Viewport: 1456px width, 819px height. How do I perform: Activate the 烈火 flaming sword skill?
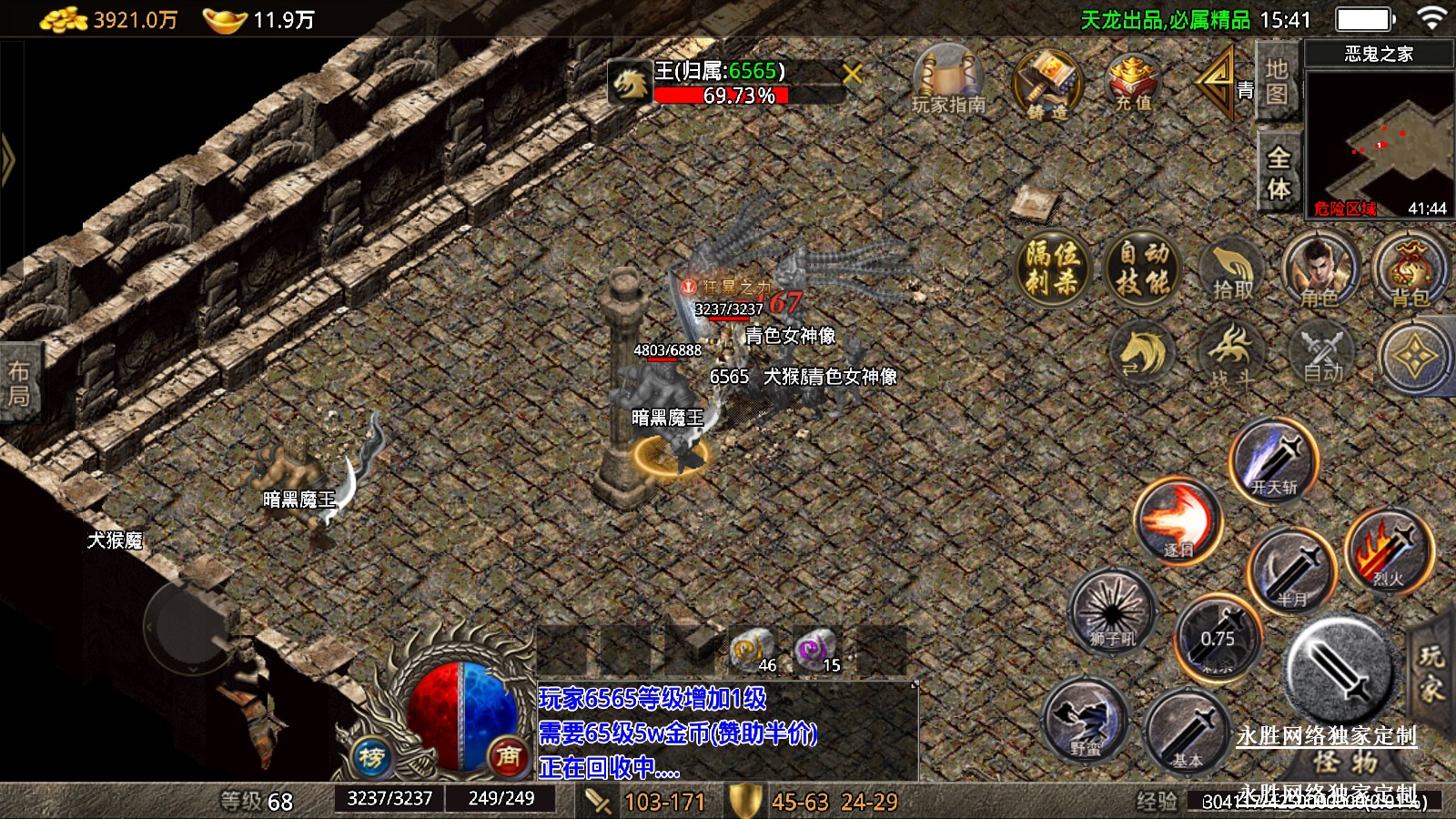[1389, 550]
